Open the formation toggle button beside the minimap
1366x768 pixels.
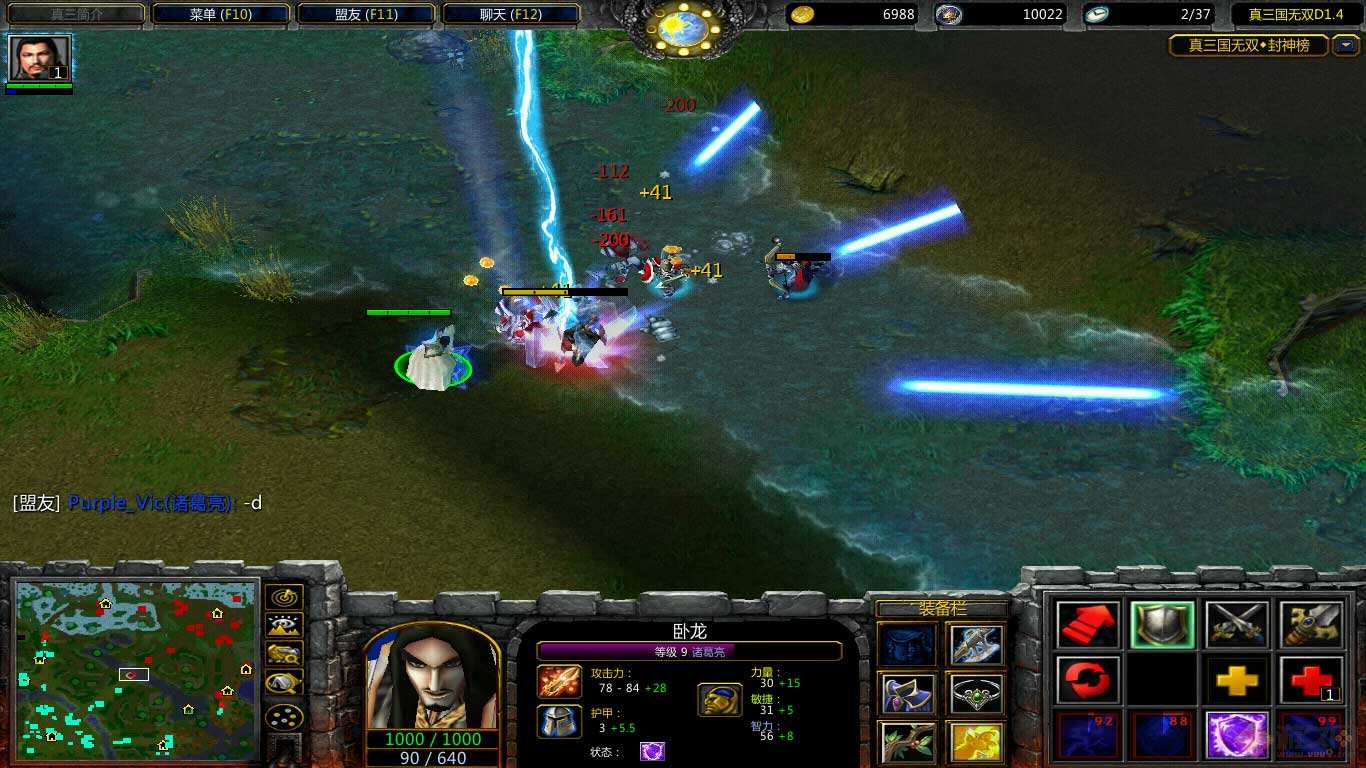(285, 717)
